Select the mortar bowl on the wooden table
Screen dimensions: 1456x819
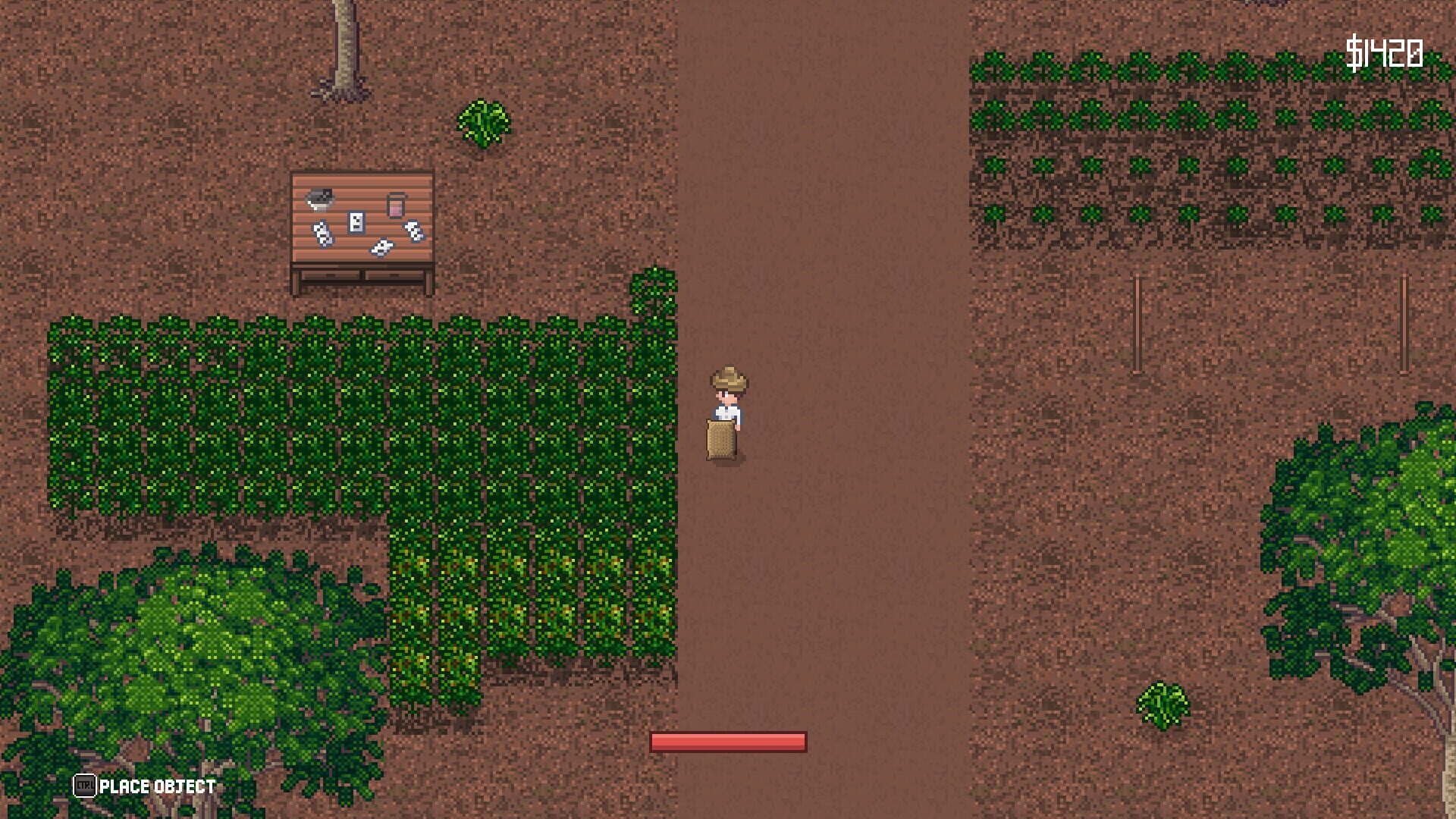click(x=318, y=199)
